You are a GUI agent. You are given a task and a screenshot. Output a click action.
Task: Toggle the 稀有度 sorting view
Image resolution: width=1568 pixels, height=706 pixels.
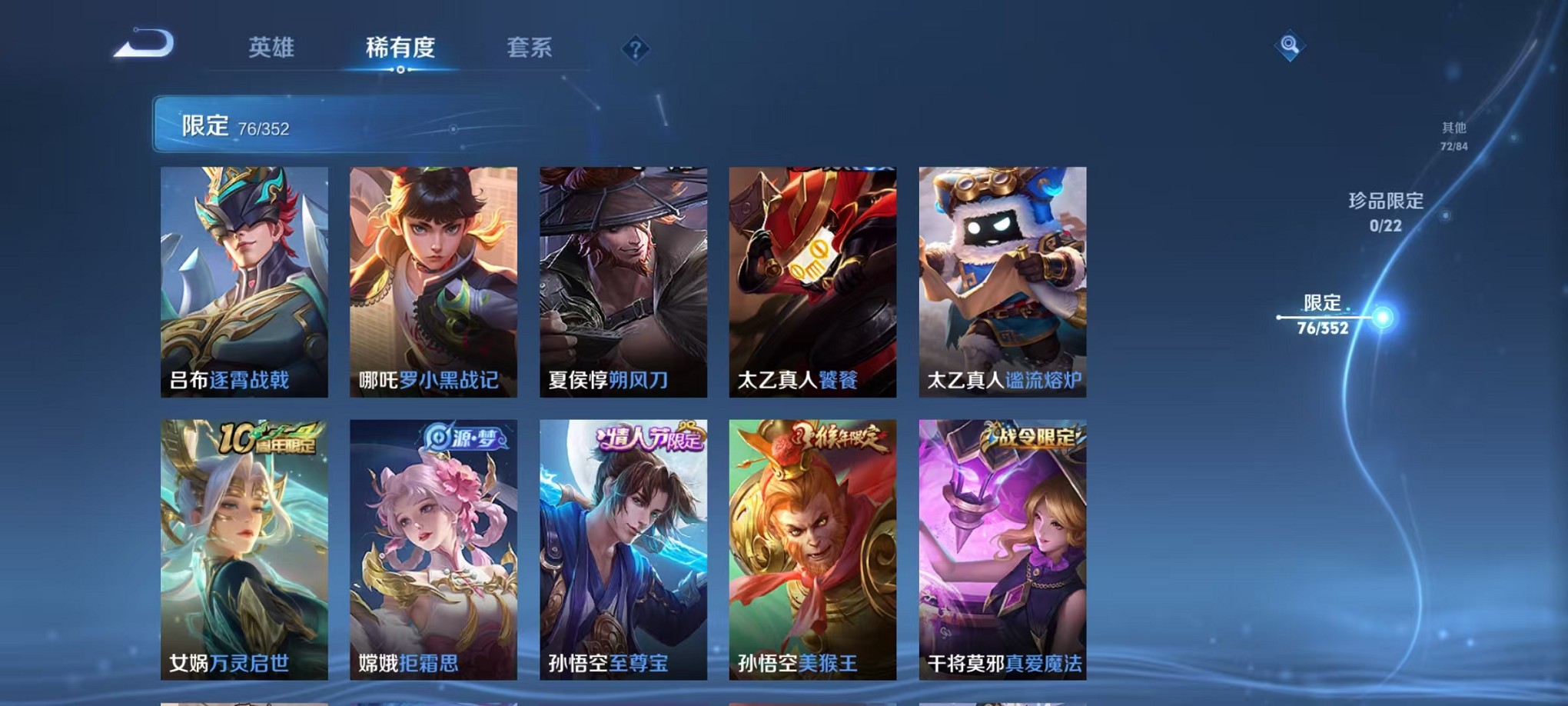coord(400,48)
